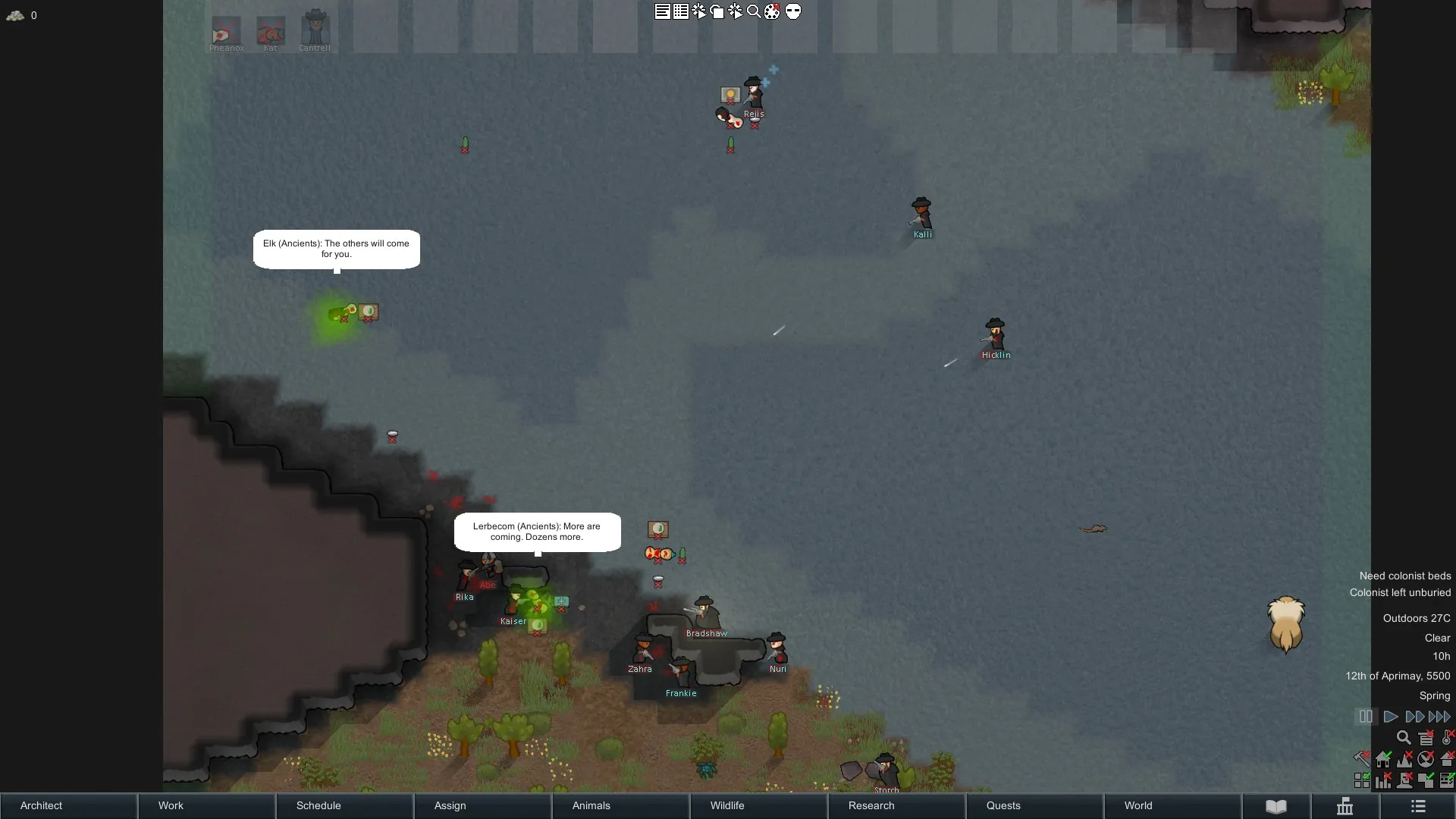This screenshot has height=819, width=1456.
Task: Open the open-book history button
Action: tap(1276, 806)
